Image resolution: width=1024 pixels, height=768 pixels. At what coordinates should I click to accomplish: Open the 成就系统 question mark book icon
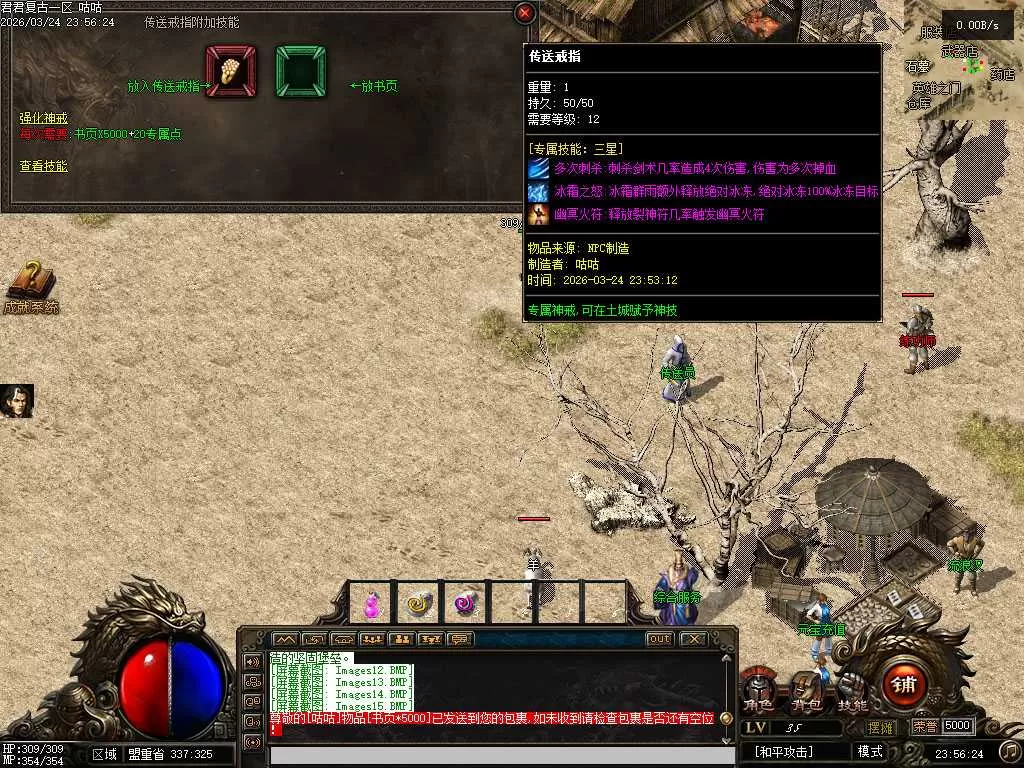[31, 283]
